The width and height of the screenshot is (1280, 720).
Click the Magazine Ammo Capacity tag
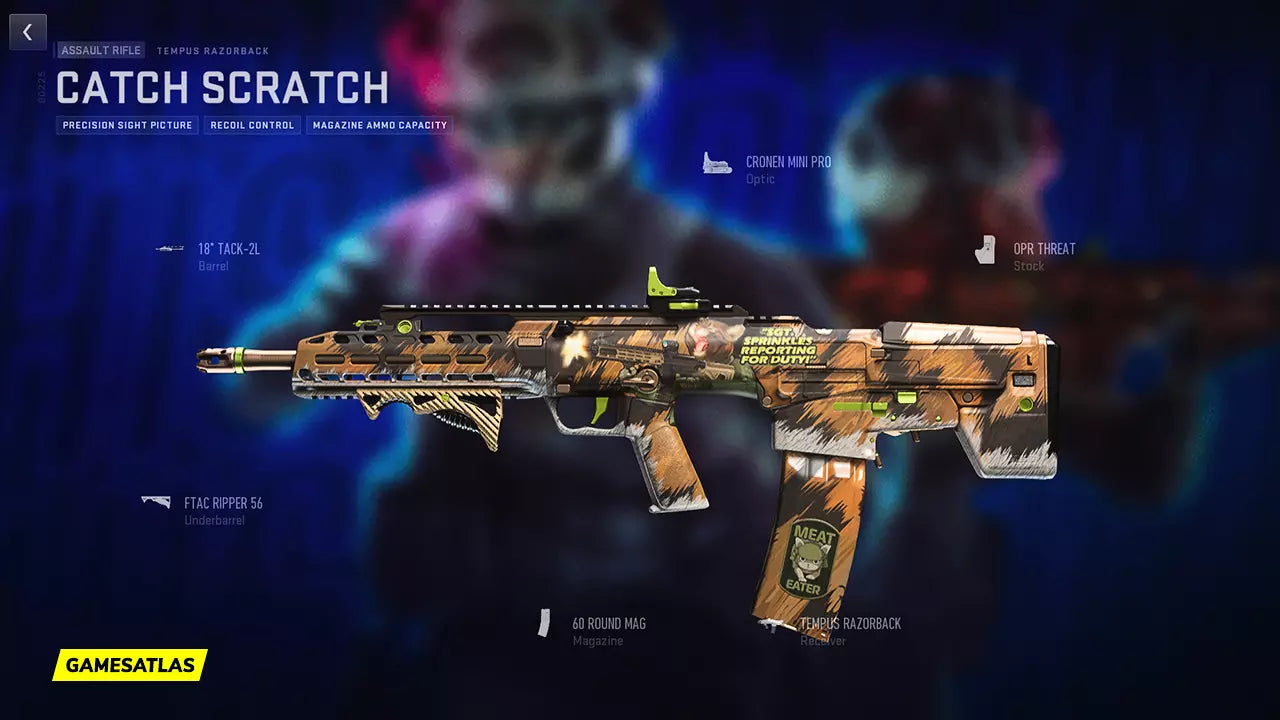coord(379,125)
